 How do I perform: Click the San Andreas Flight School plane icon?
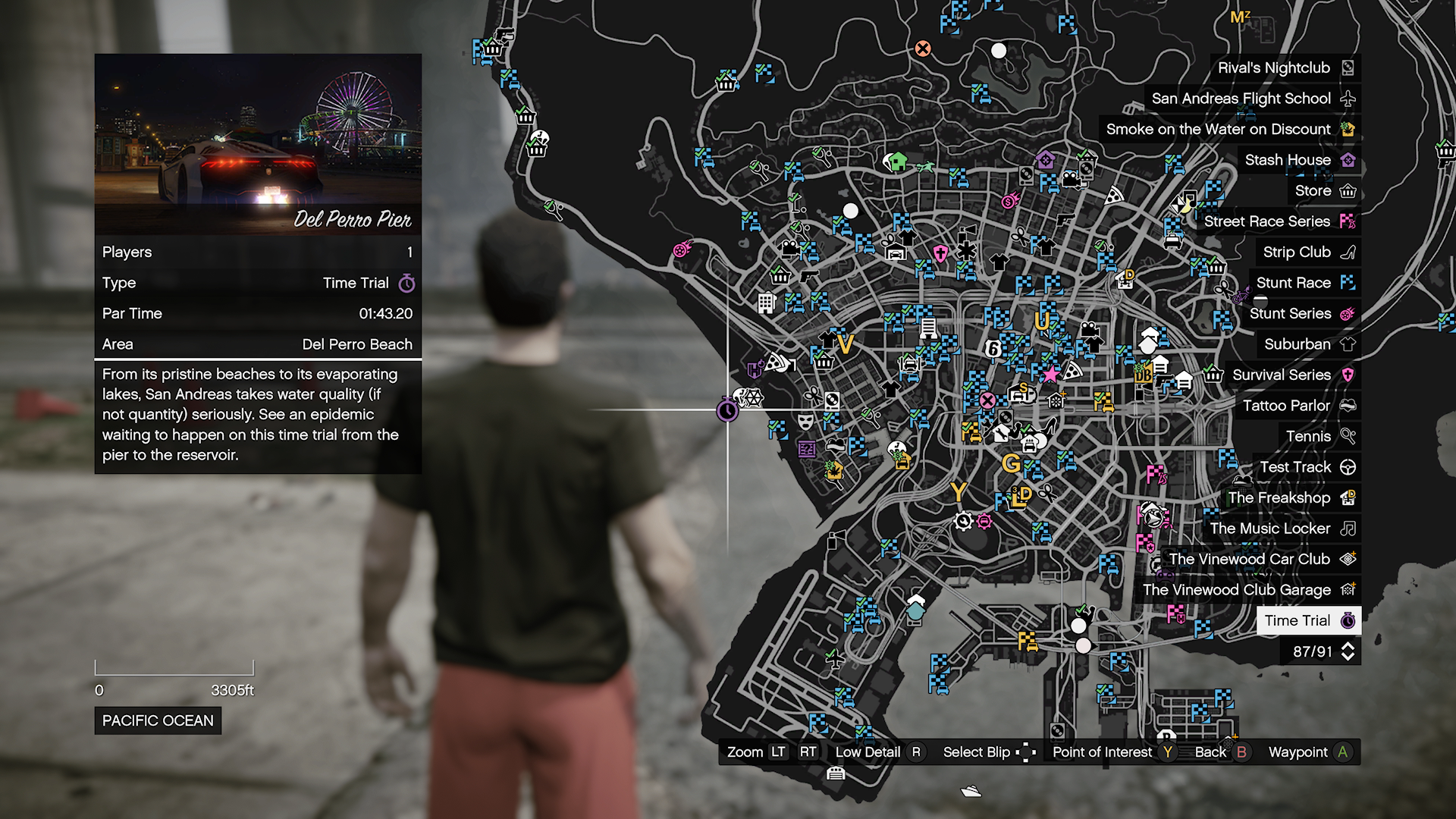[1348, 98]
